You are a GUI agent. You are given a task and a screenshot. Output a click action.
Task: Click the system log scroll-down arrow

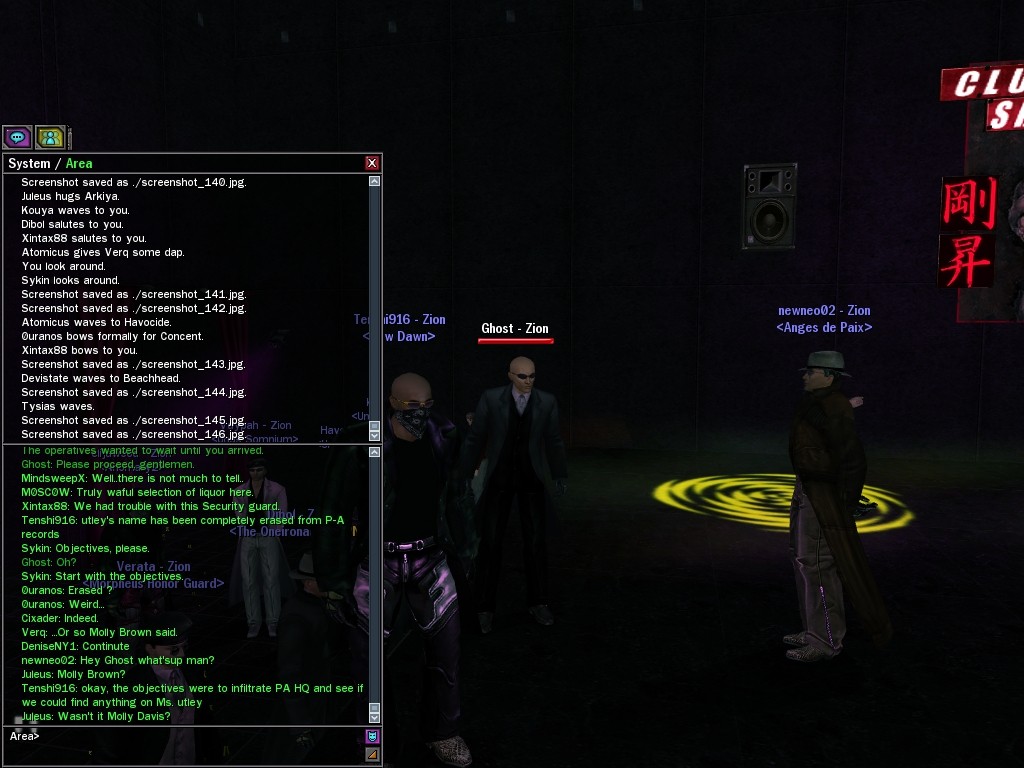[x=375, y=436]
